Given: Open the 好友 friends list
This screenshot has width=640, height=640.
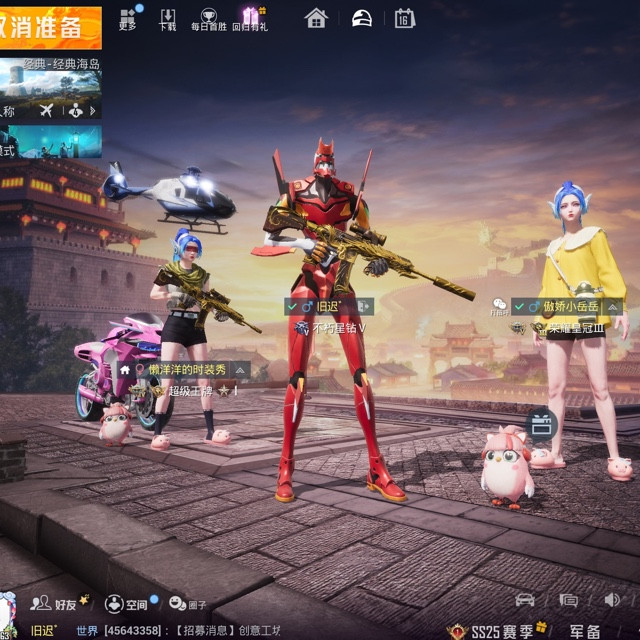Looking at the screenshot, I should 56,604.
